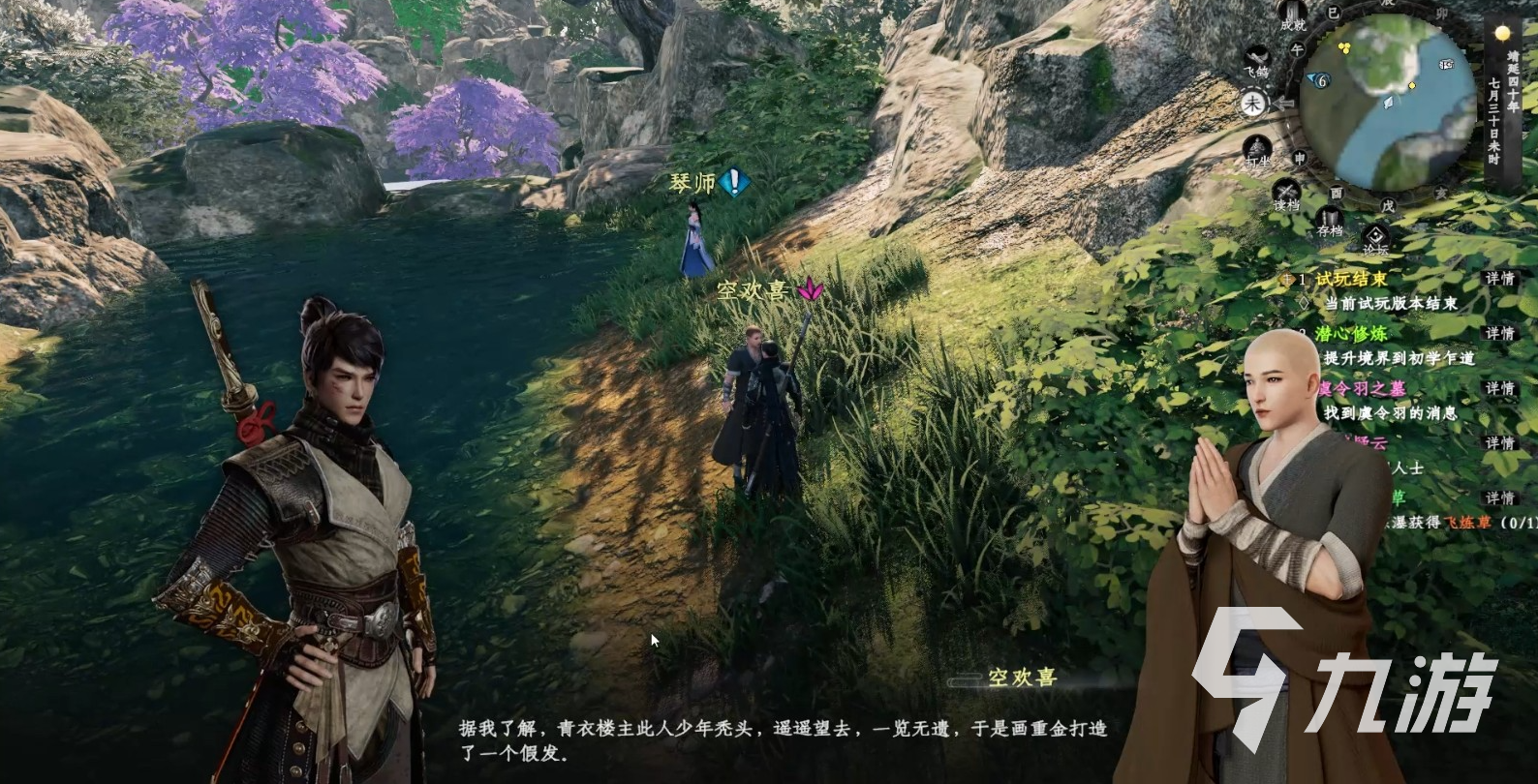Open the 成就 achievements panel
The image size is (1538, 784).
(1294, 17)
